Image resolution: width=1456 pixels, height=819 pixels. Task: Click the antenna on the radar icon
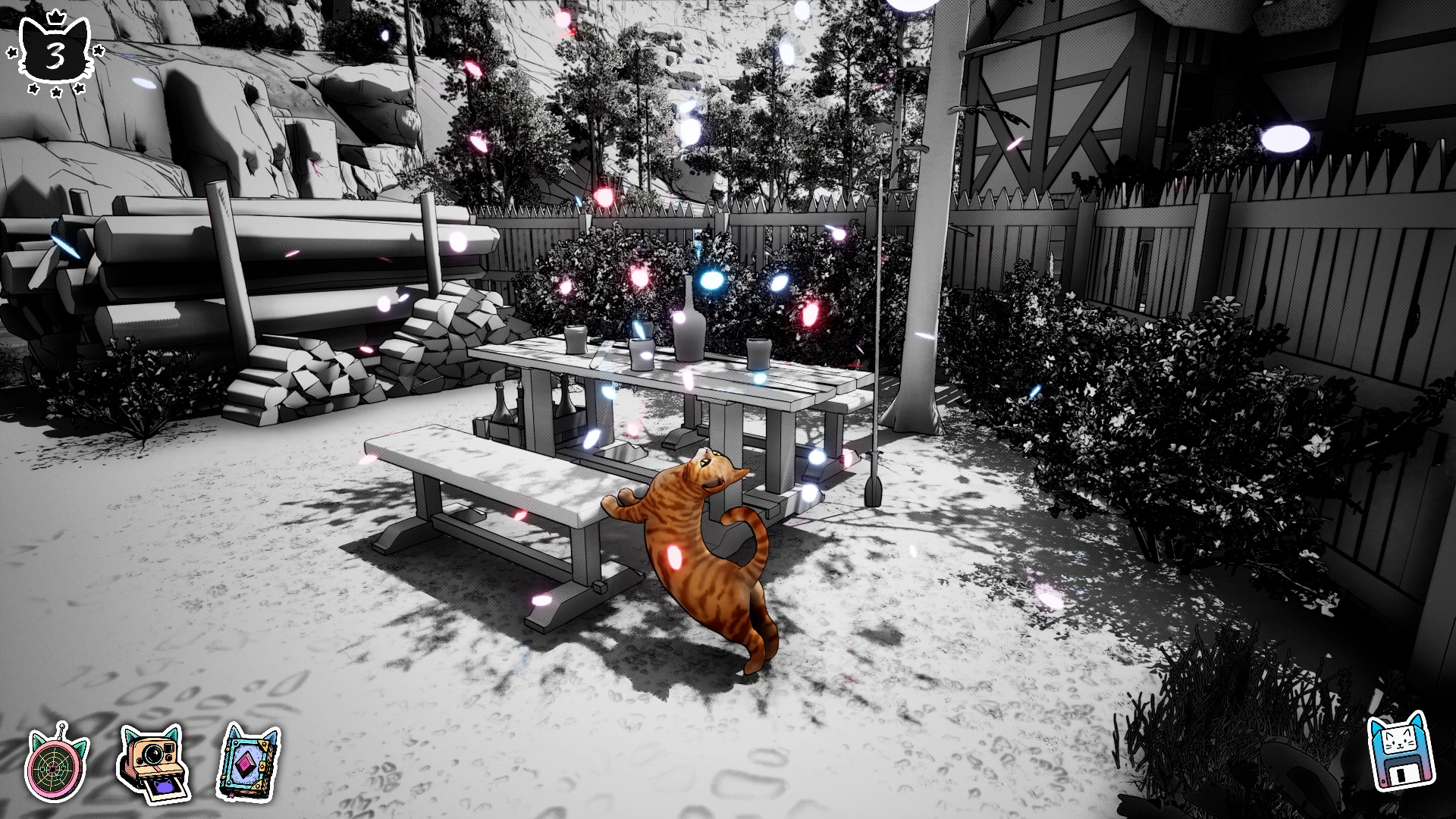61,727
